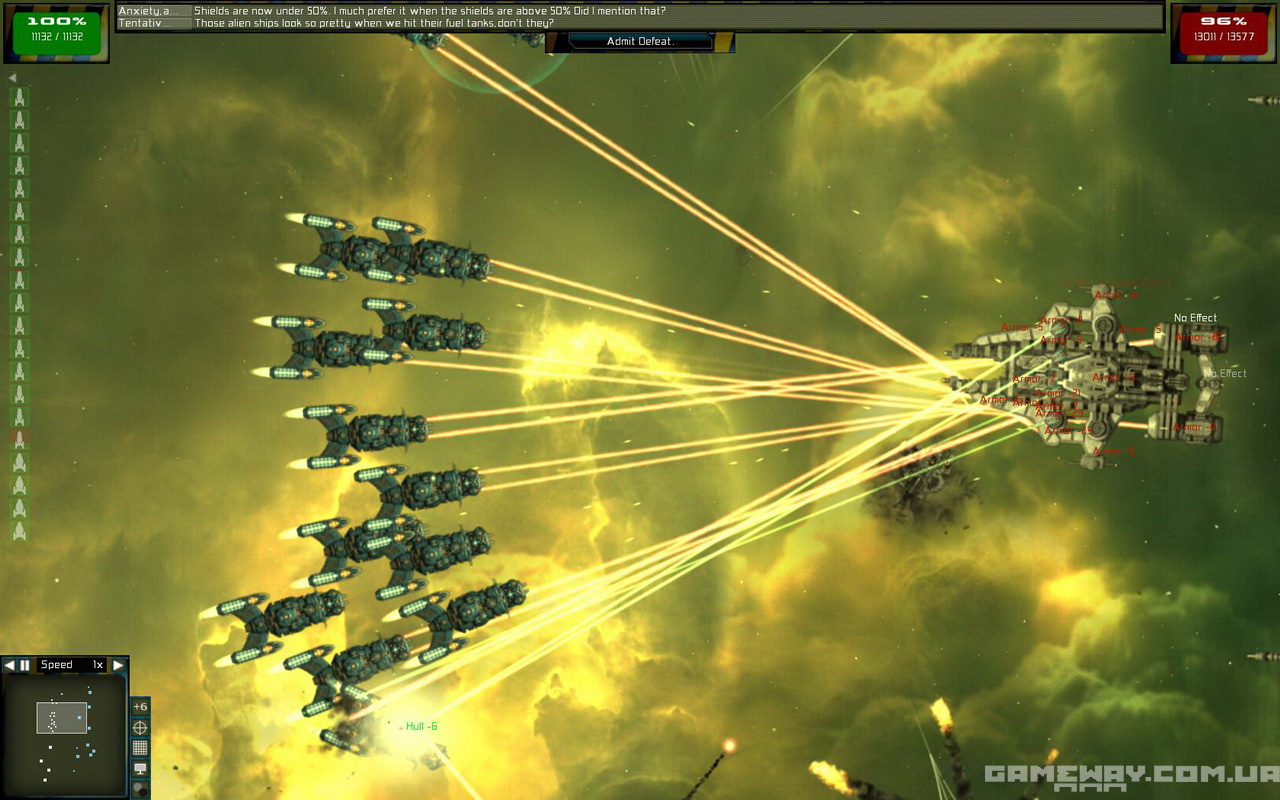Toggle the grid overlay icon
This screenshot has width=1280, height=800.
[x=140, y=747]
